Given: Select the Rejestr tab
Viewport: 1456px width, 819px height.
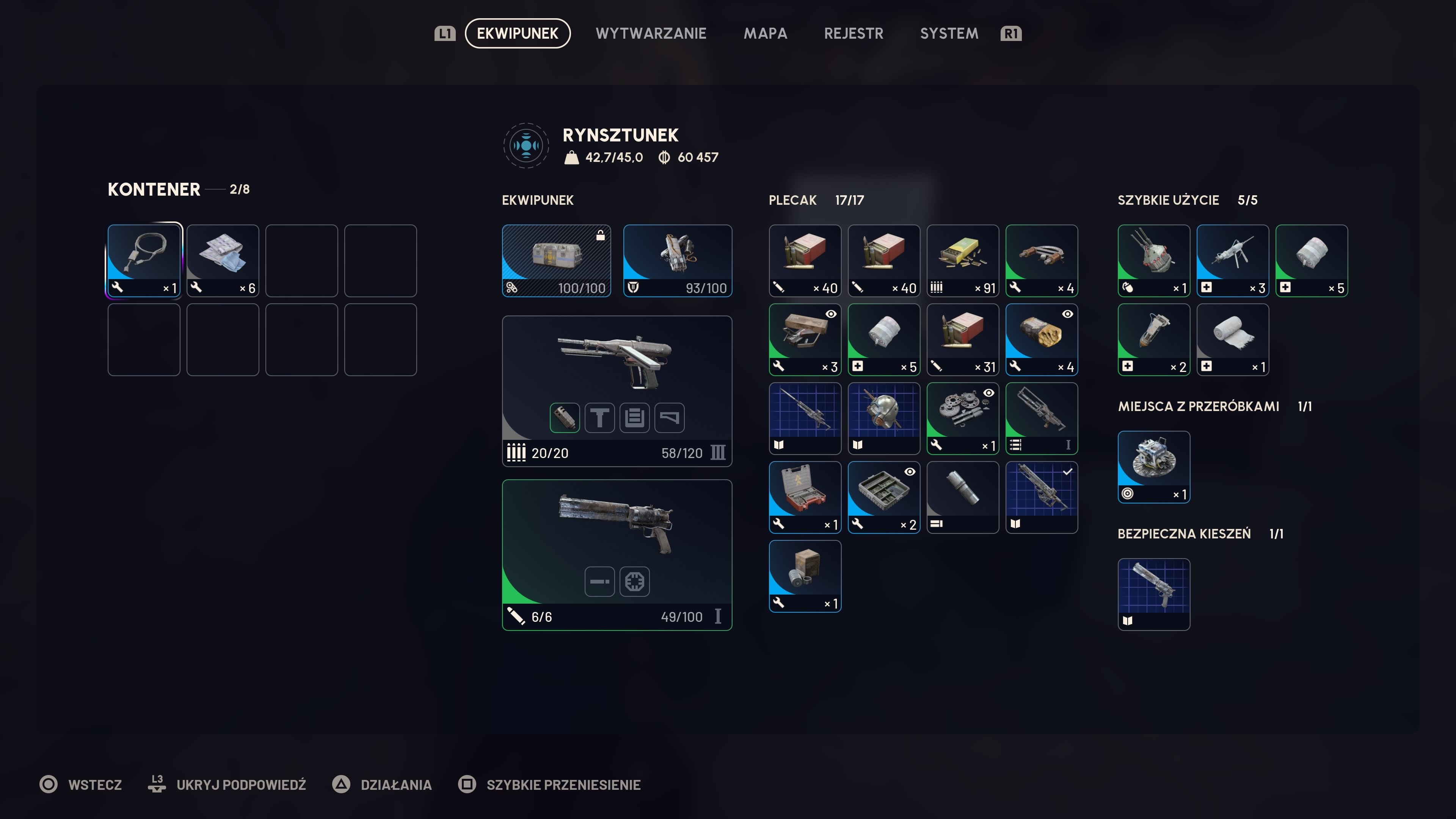Looking at the screenshot, I should pos(853,33).
